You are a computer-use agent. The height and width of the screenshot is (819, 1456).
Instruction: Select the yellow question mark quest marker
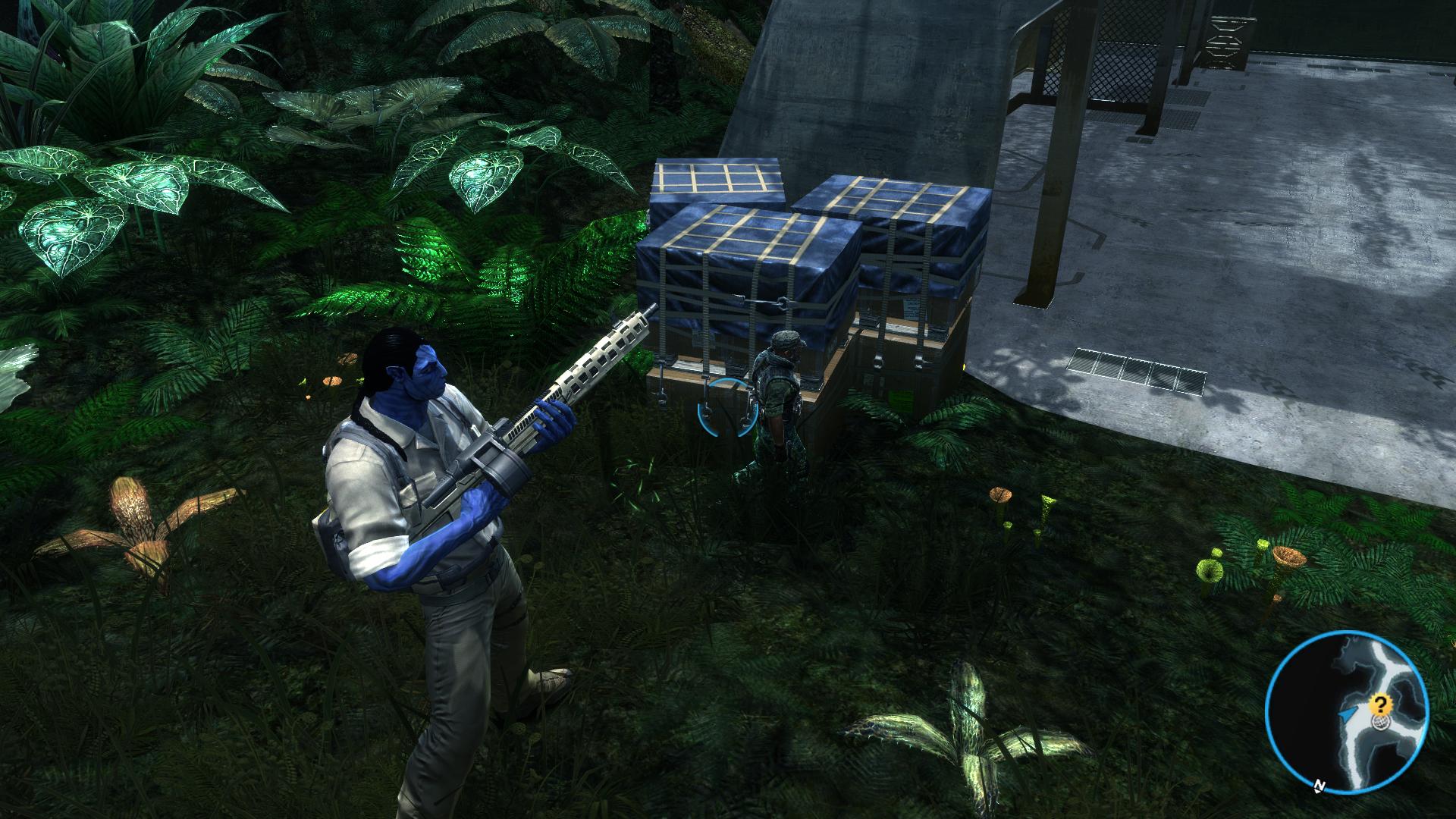pos(1380,705)
